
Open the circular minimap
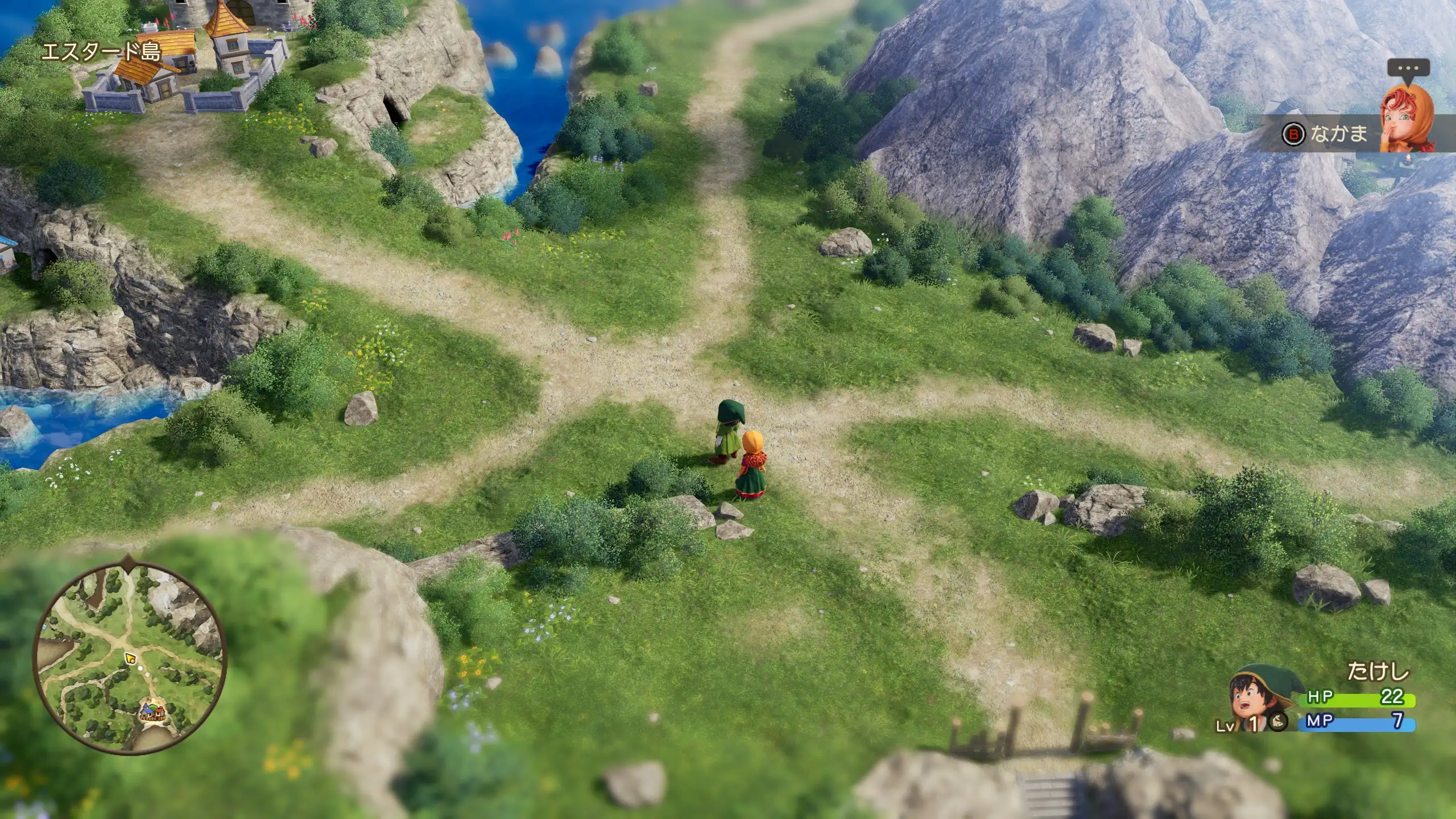click(x=130, y=659)
